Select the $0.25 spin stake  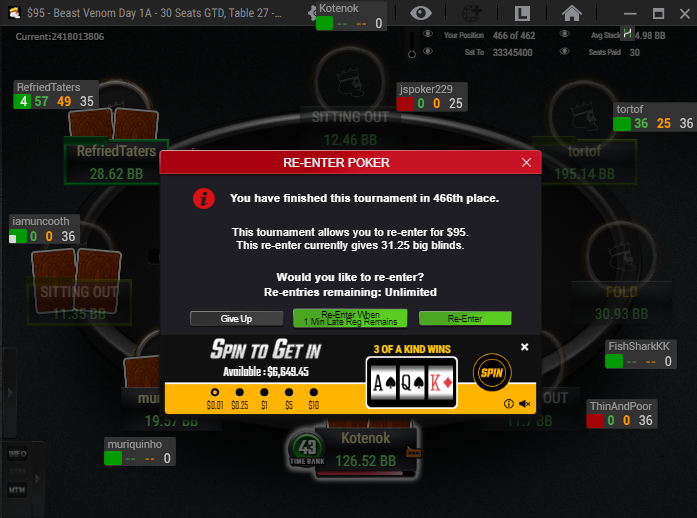(x=240, y=392)
